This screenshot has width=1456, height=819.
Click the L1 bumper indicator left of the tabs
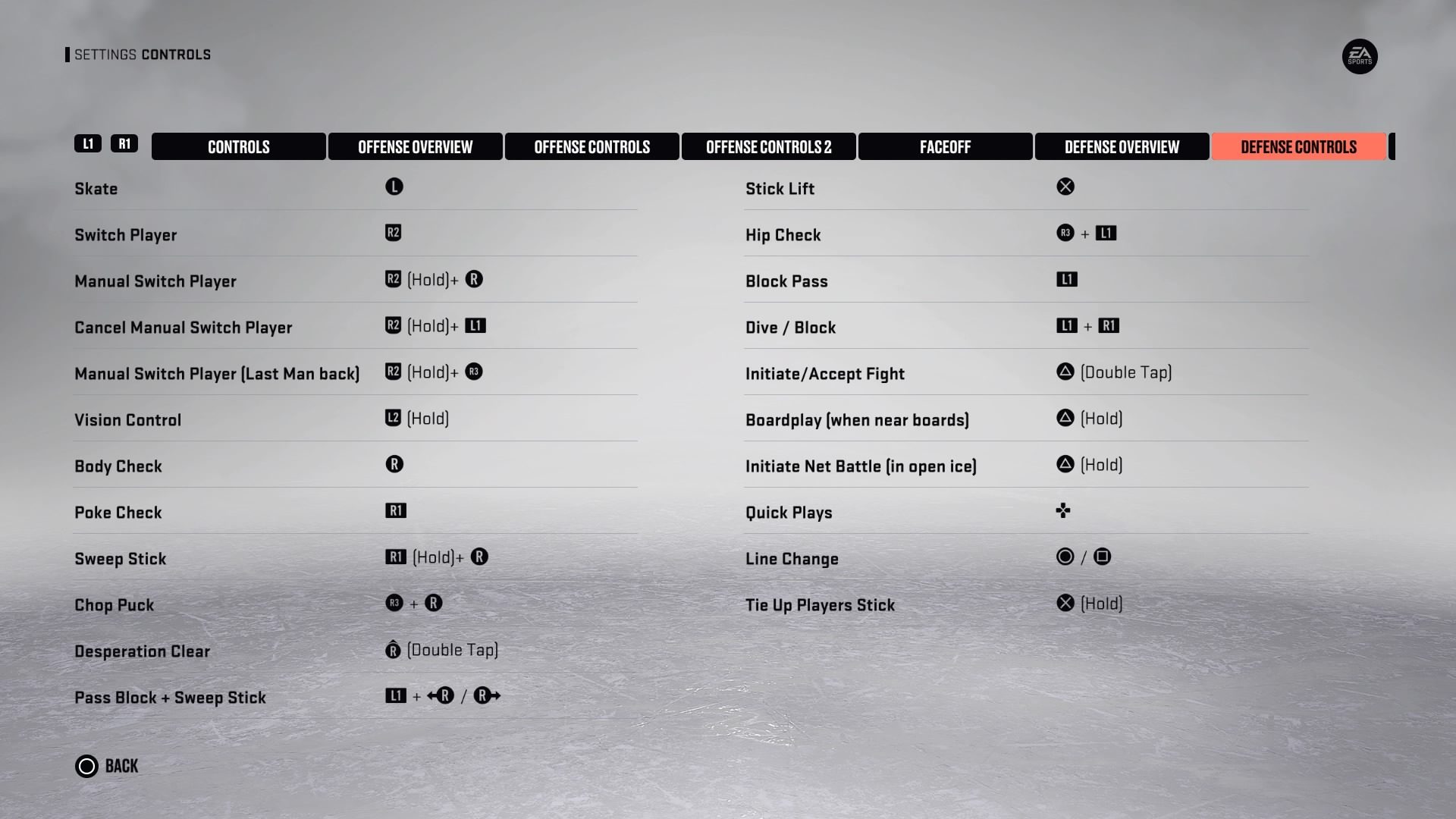point(87,143)
